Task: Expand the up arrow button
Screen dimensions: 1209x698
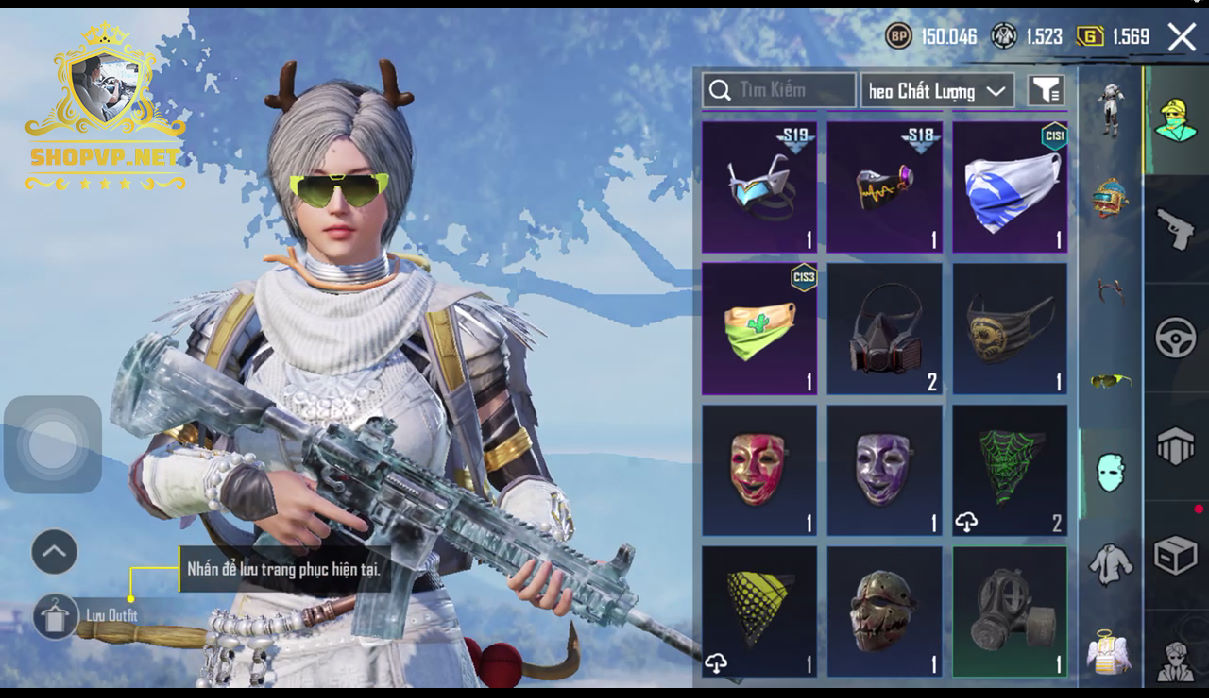Action: (54, 551)
